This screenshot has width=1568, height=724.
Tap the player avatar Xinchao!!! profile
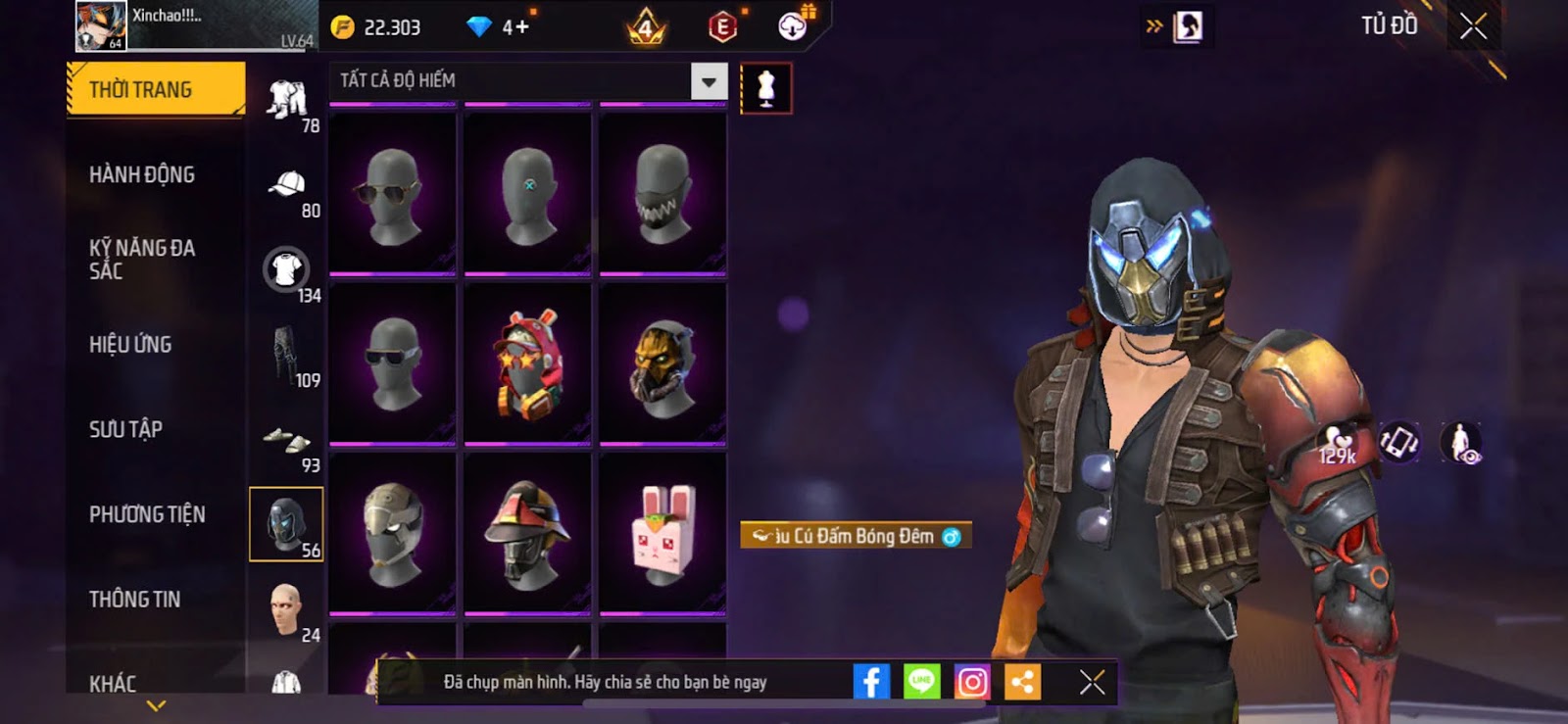click(102, 25)
